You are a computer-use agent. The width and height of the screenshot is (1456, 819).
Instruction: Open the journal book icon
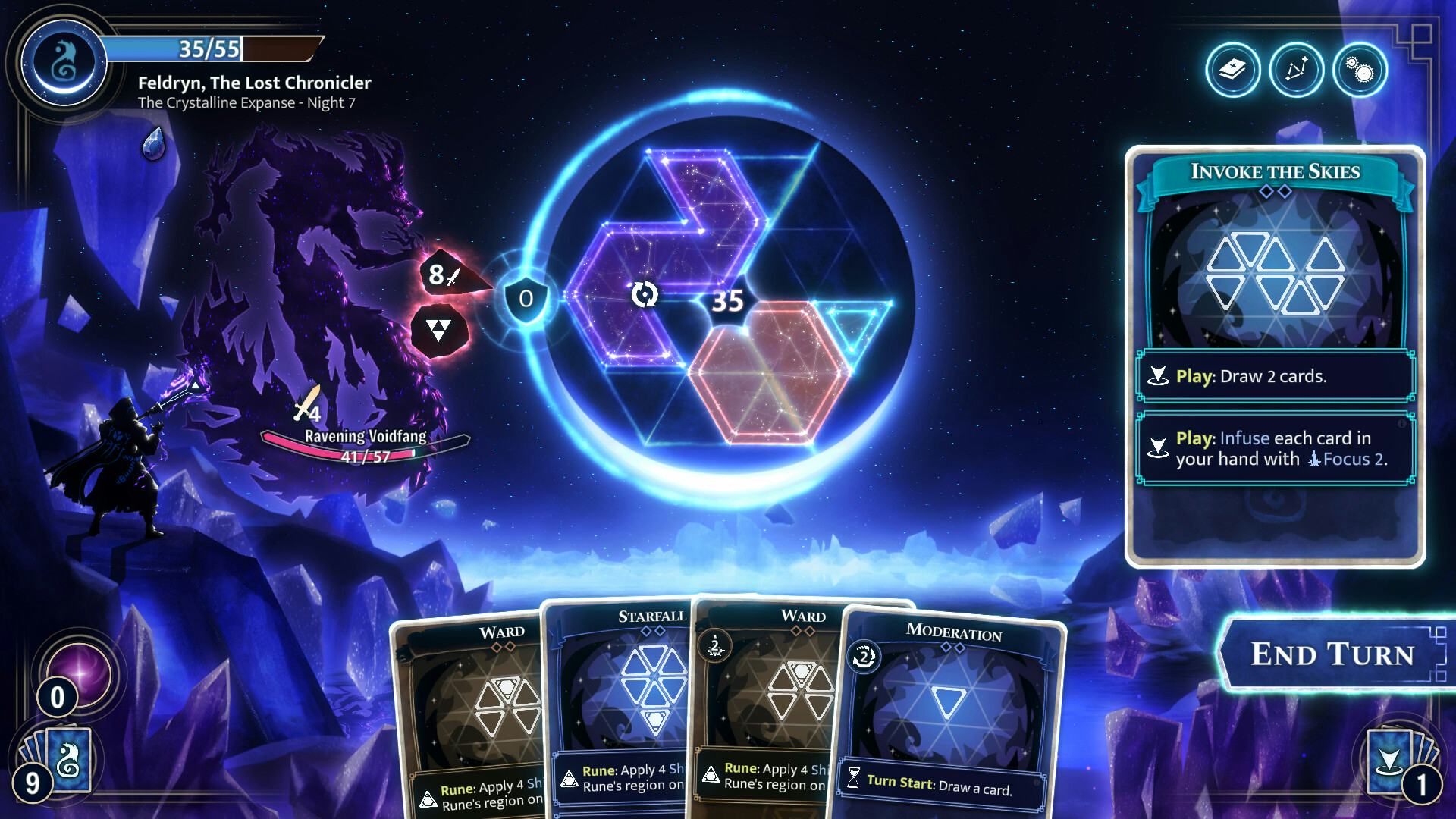click(1233, 71)
